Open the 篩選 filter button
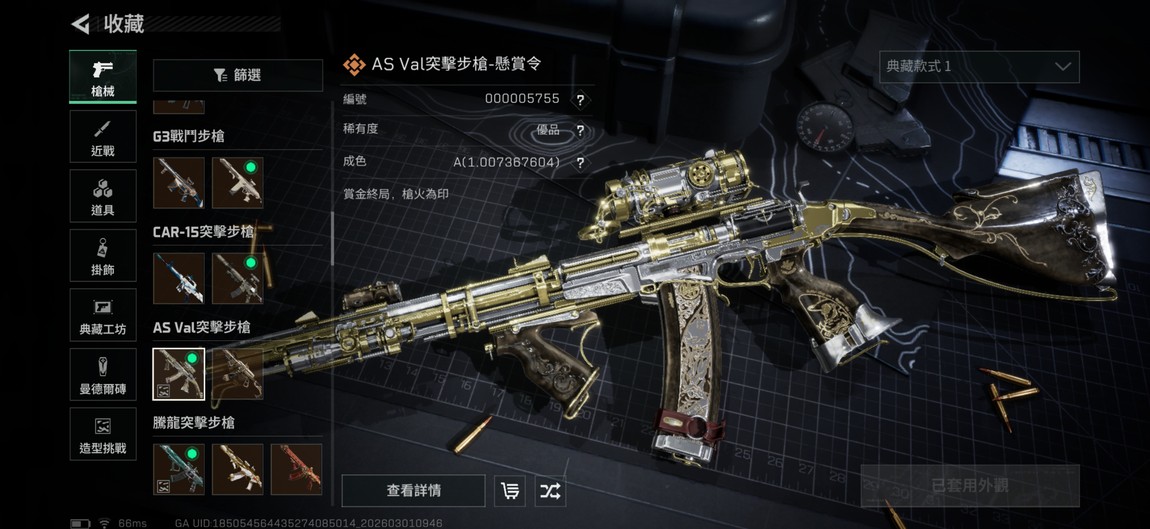 (x=238, y=75)
